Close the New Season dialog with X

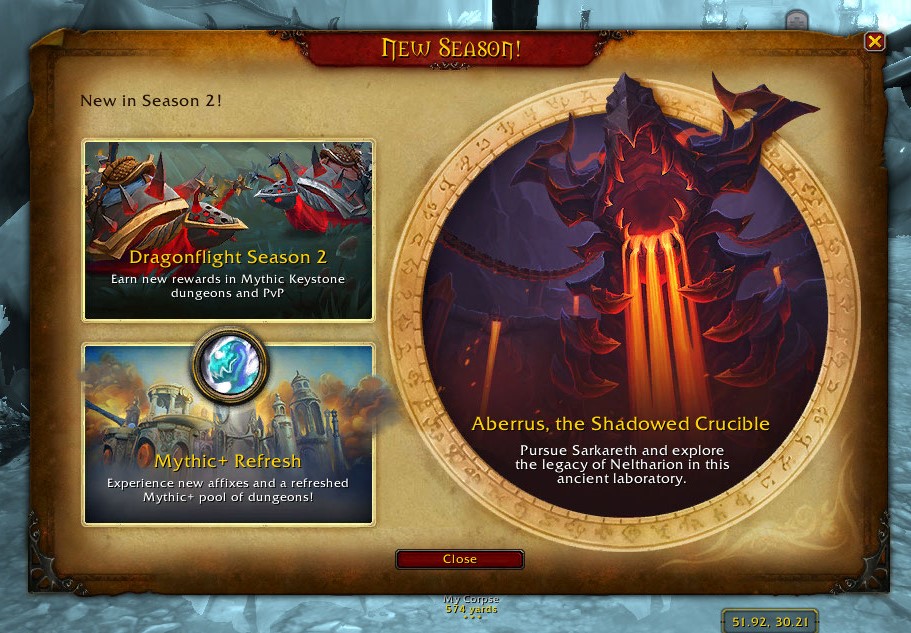click(874, 41)
